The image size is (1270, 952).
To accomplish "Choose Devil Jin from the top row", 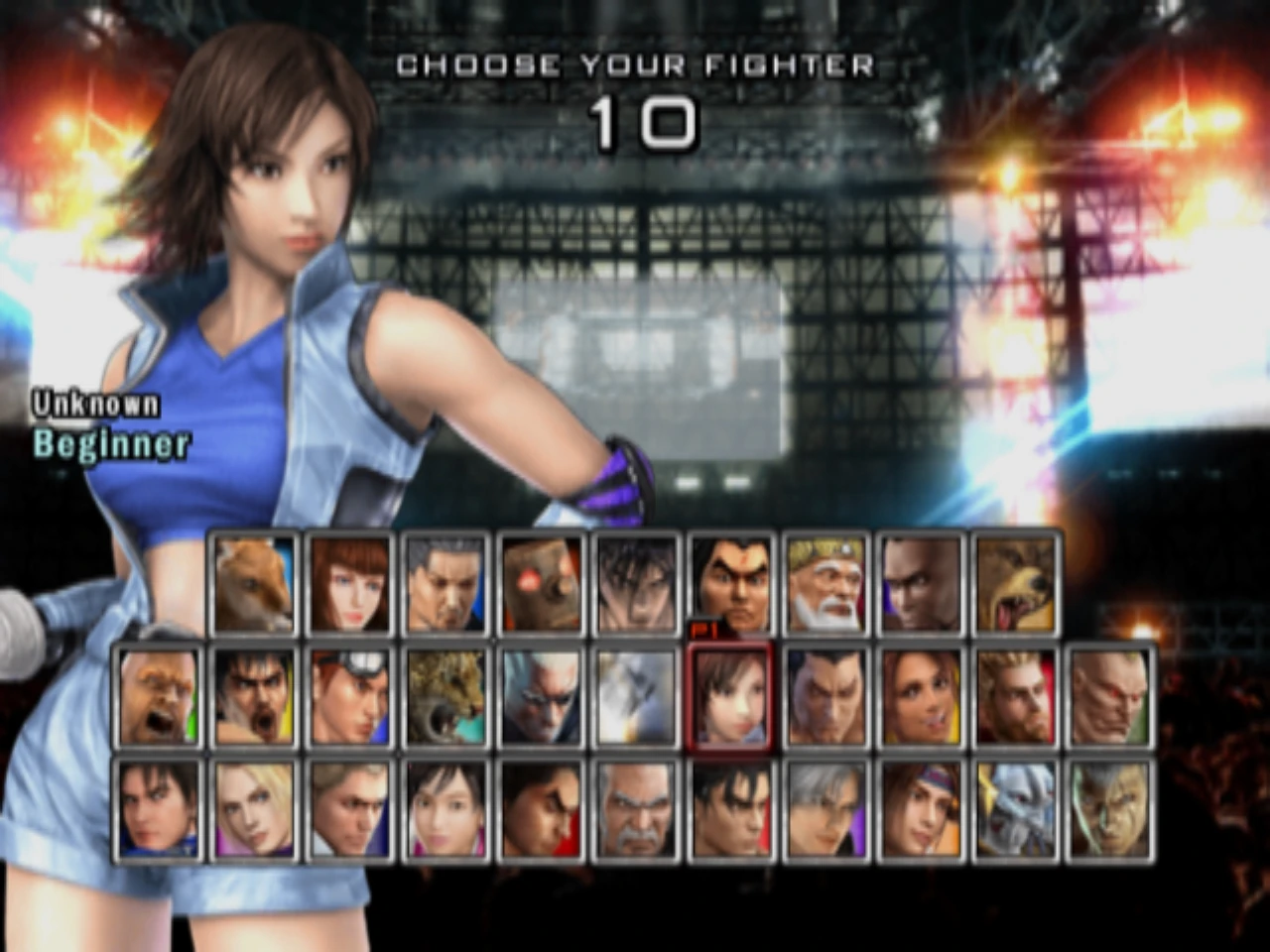I will 638,580.
